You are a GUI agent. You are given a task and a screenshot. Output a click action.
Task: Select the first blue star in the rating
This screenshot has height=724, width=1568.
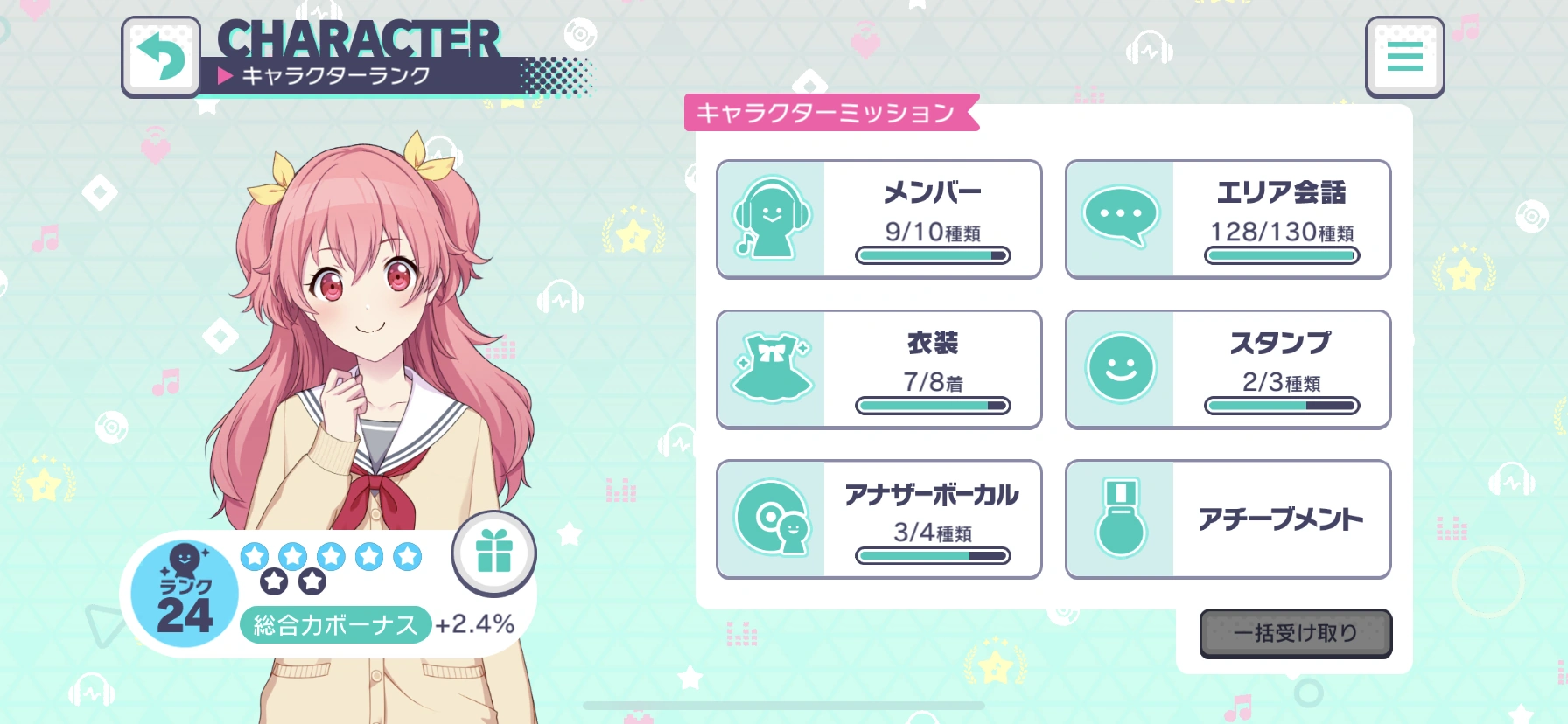[x=256, y=556]
